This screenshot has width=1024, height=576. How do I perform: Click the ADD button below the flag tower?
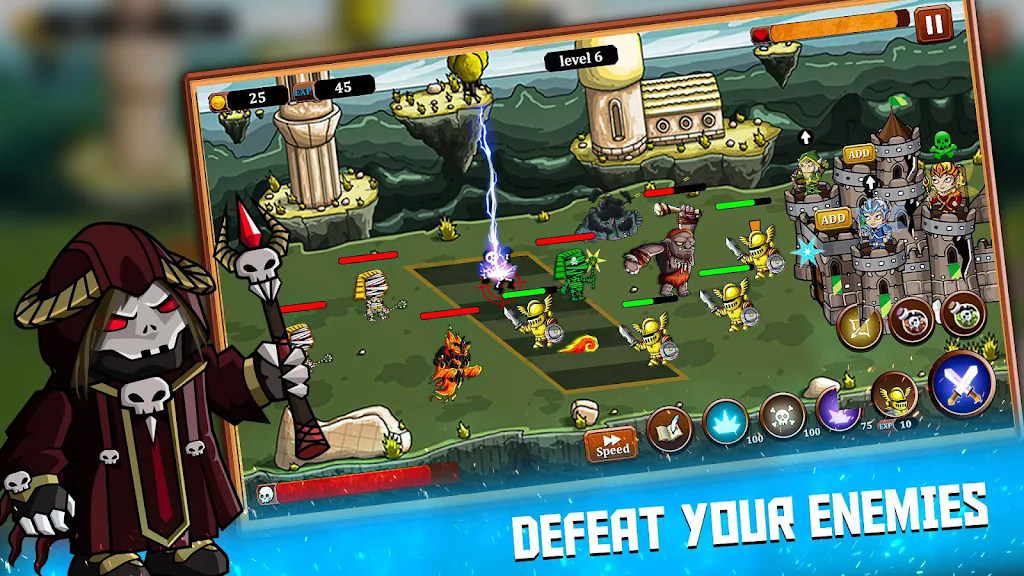[x=858, y=154]
